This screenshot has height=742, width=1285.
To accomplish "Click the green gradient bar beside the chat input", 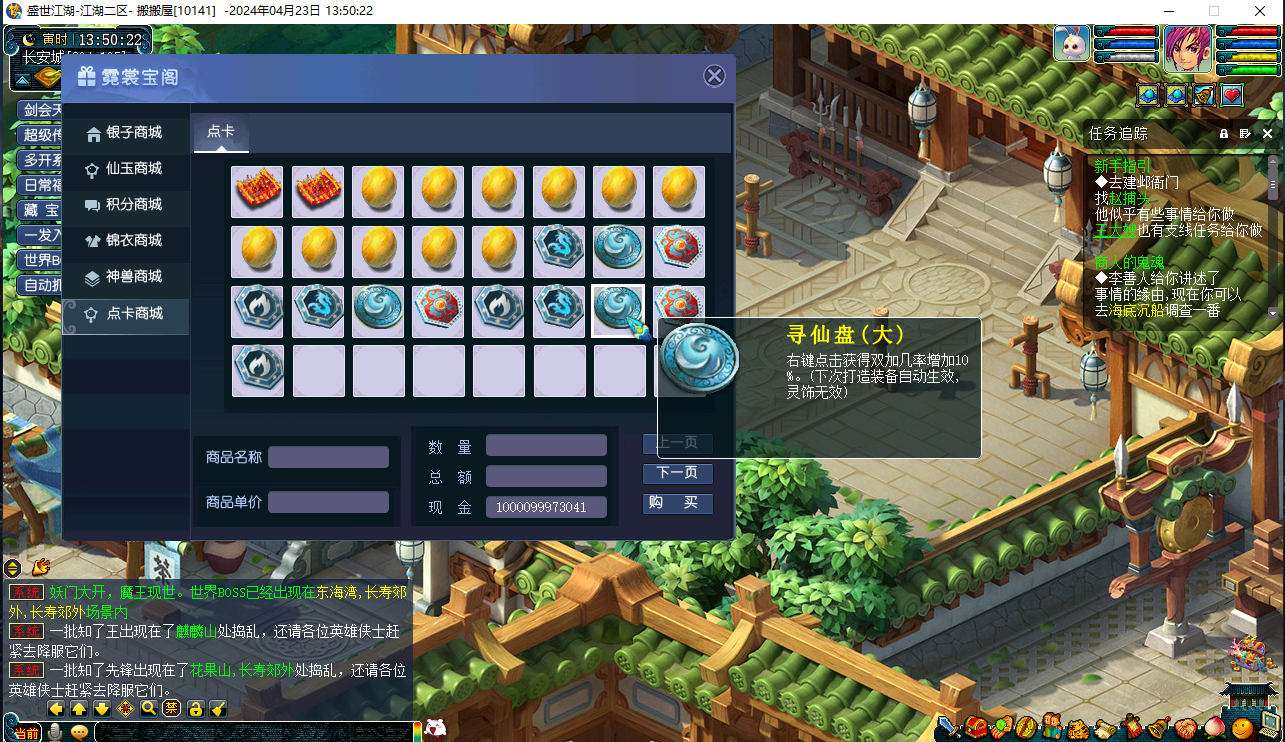I will tap(417, 730).
